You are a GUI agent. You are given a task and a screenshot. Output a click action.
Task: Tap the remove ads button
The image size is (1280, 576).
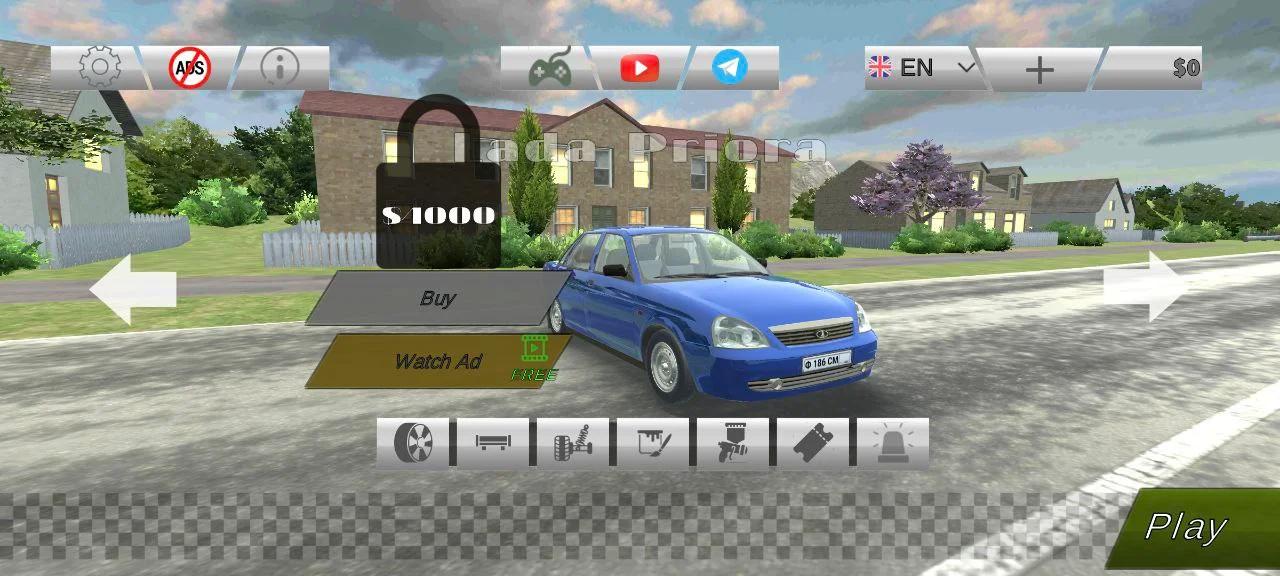pyautogui.click(x=189, y=68)
